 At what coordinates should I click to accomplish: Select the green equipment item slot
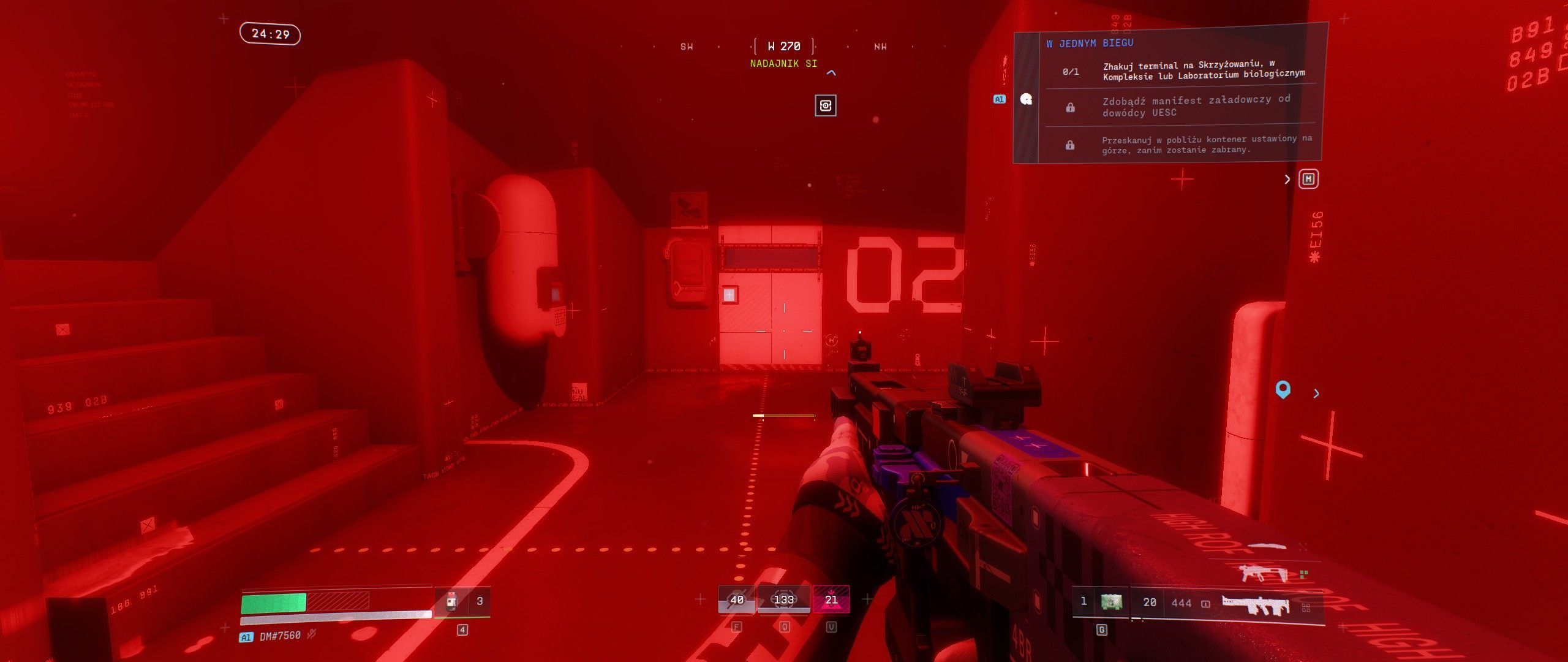point(1111,602)
